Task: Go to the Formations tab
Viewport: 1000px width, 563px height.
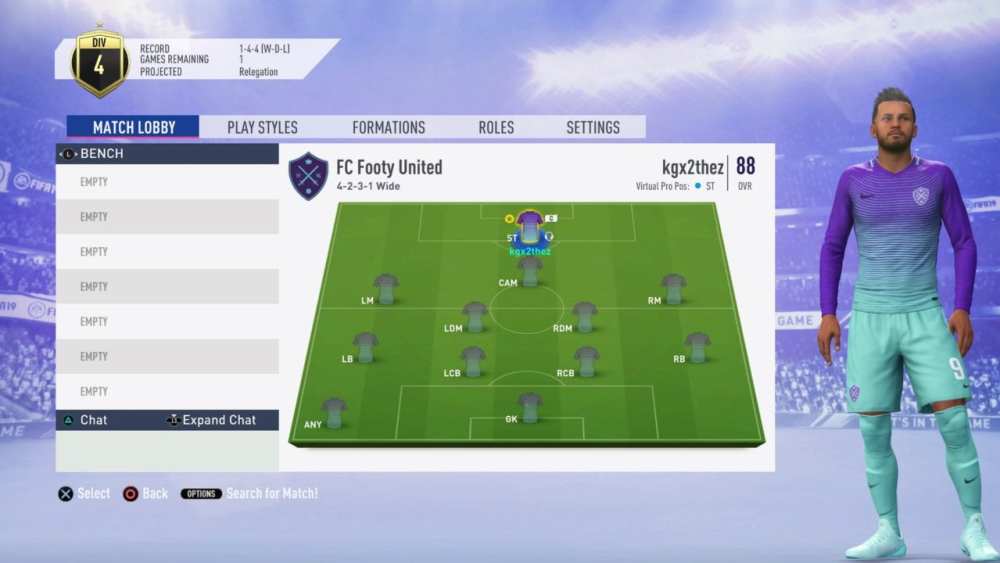Action: [388, 127]
